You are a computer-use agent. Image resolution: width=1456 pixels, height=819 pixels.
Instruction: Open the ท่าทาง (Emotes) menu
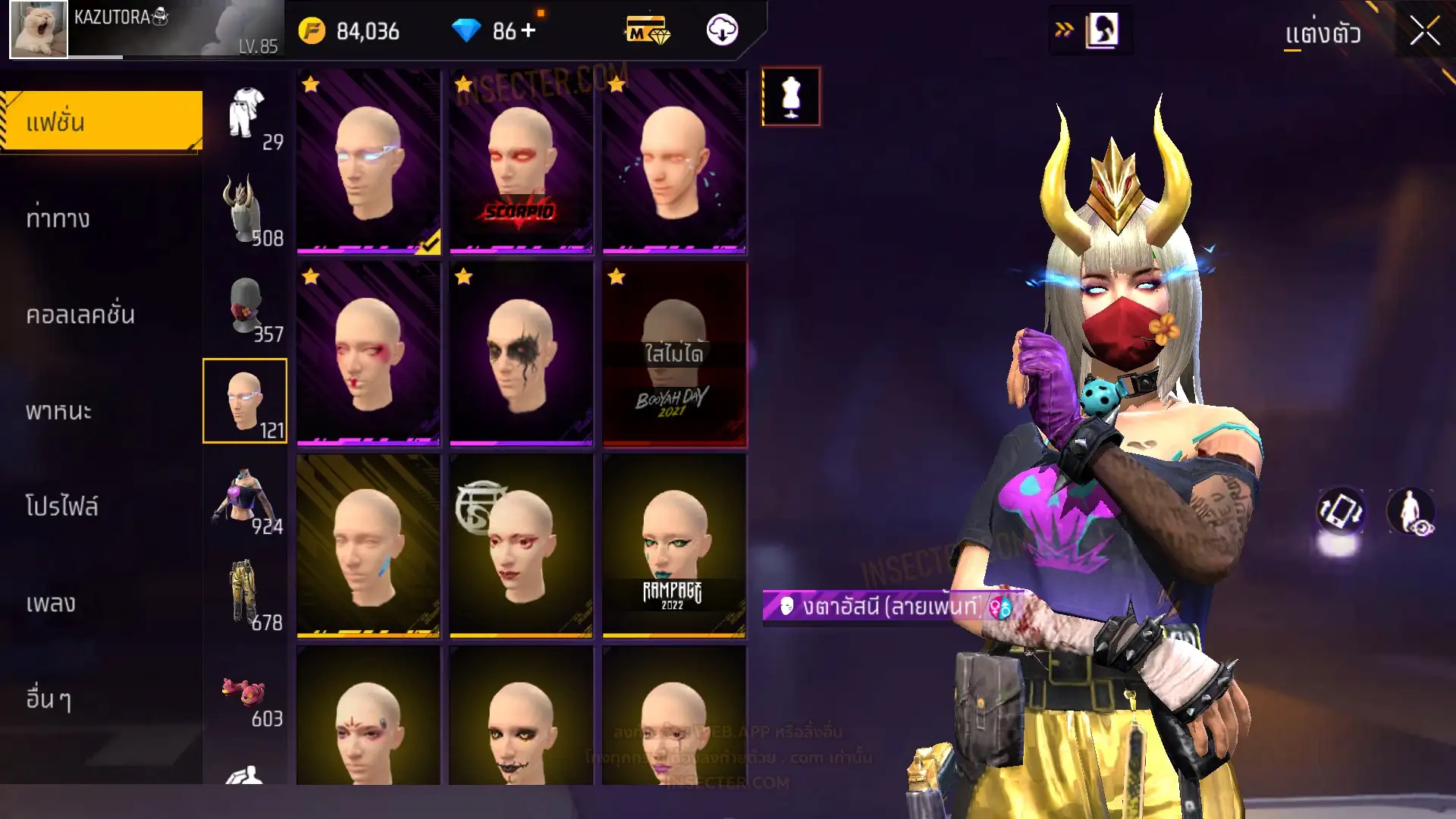coord(58,219)
